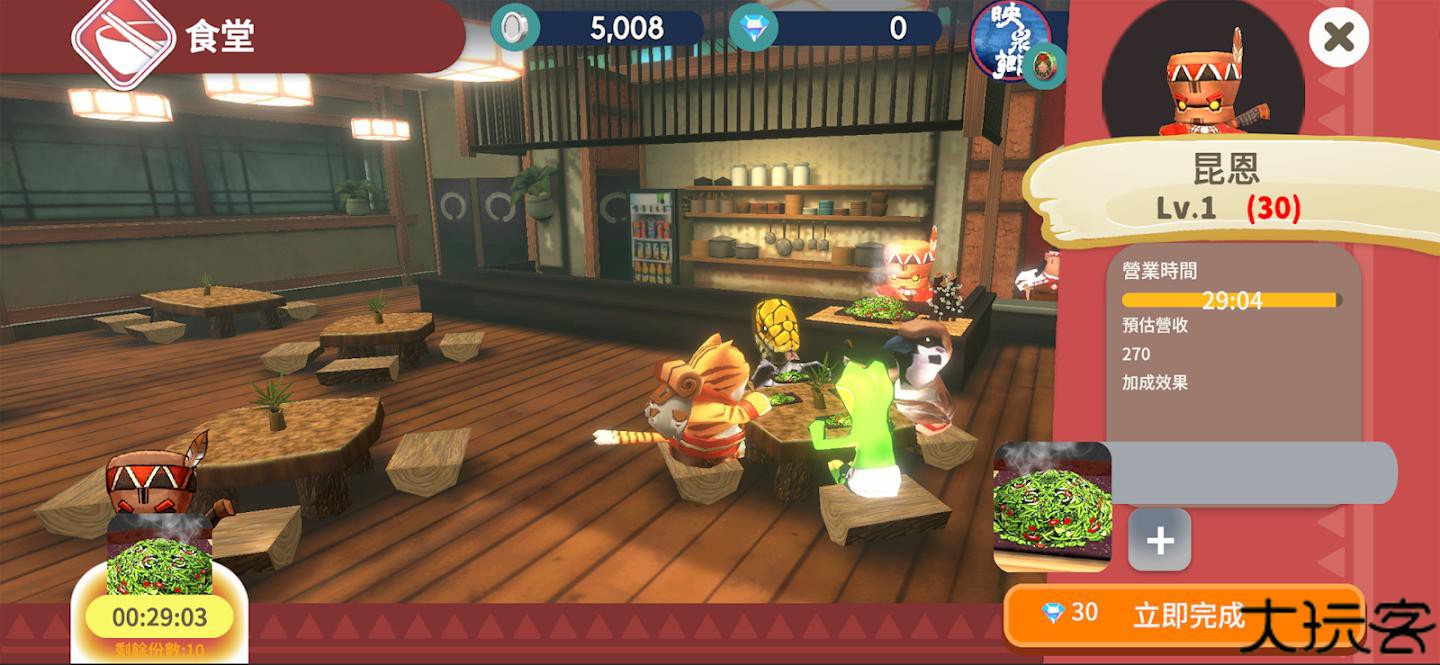Viewport: 1440px width, 665px height.
Task: Tap the blue diamond currency icon
Action: [752, 29]
